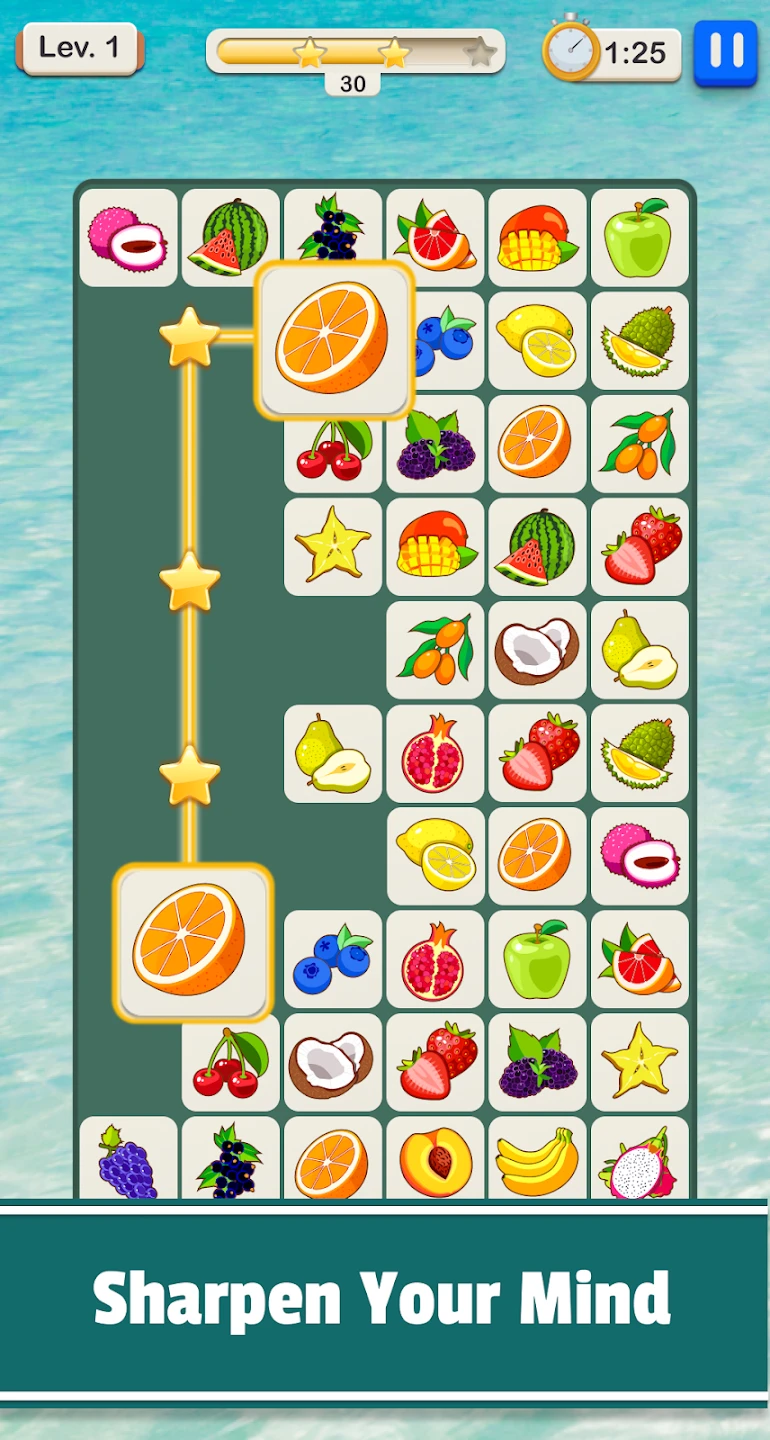770x1440 pixels.
Task: Choose the banana bunch tile
Action: click(537, 1160)
